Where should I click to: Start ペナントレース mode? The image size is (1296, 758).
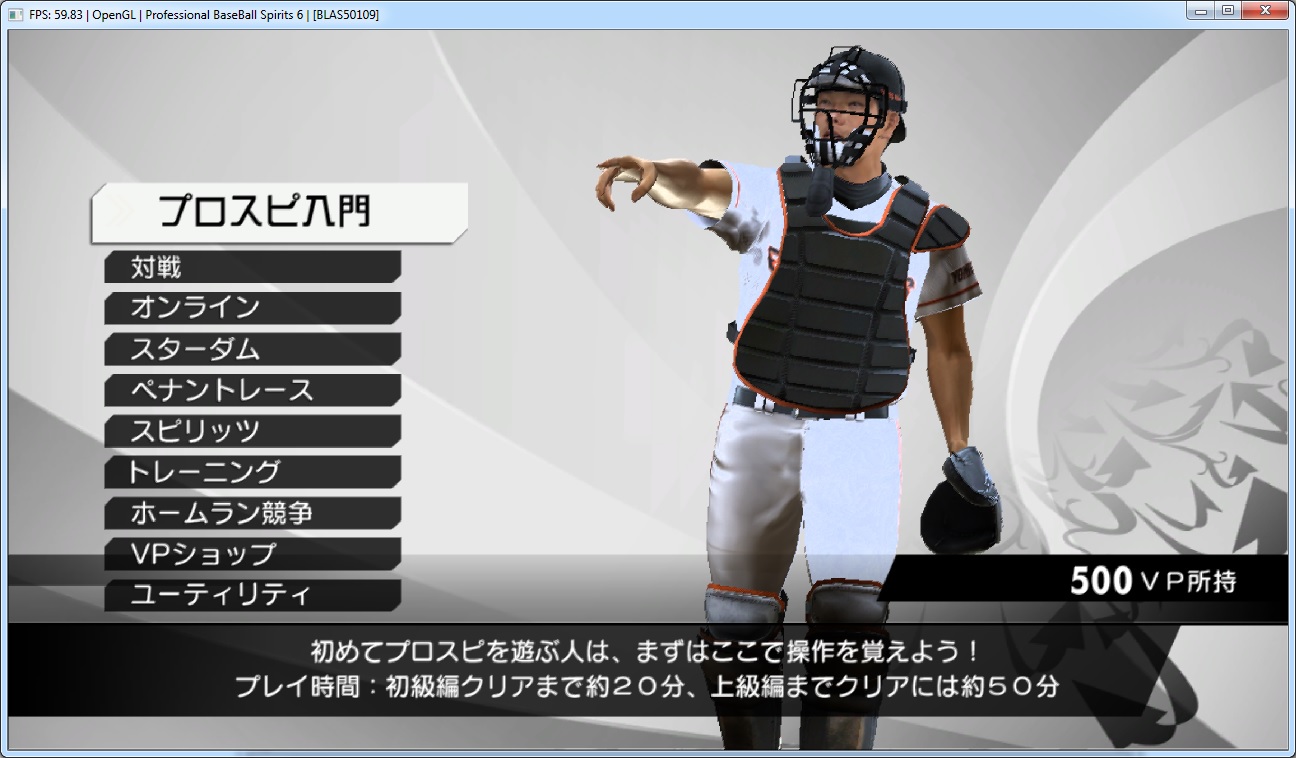click(252, 390)
